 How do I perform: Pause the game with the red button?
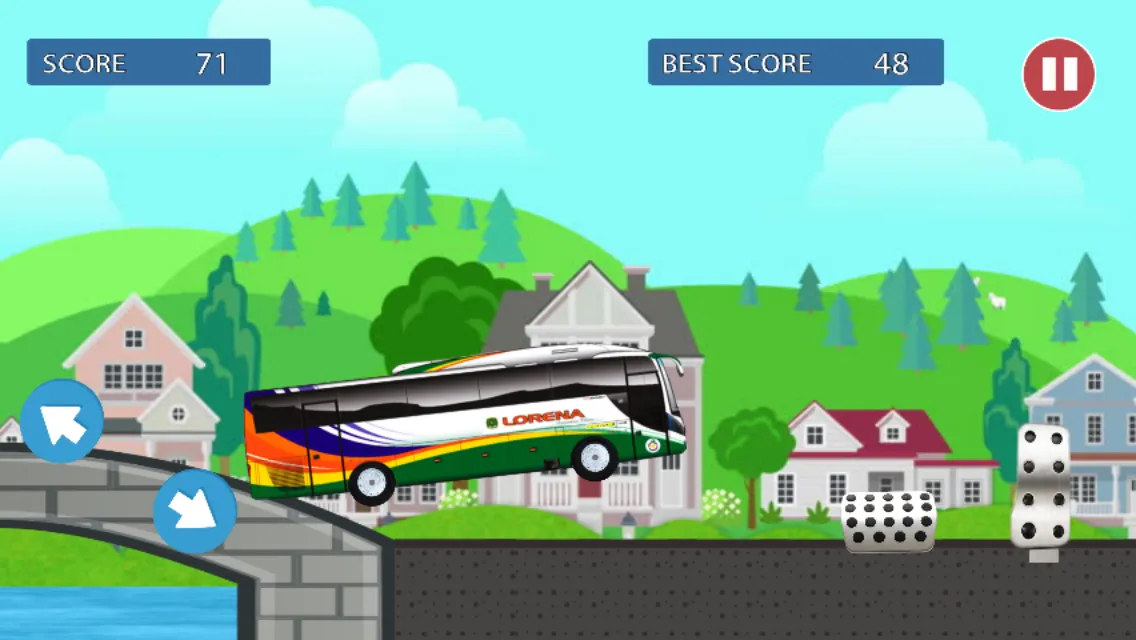pyautogui.click(x=1058, y=74)
